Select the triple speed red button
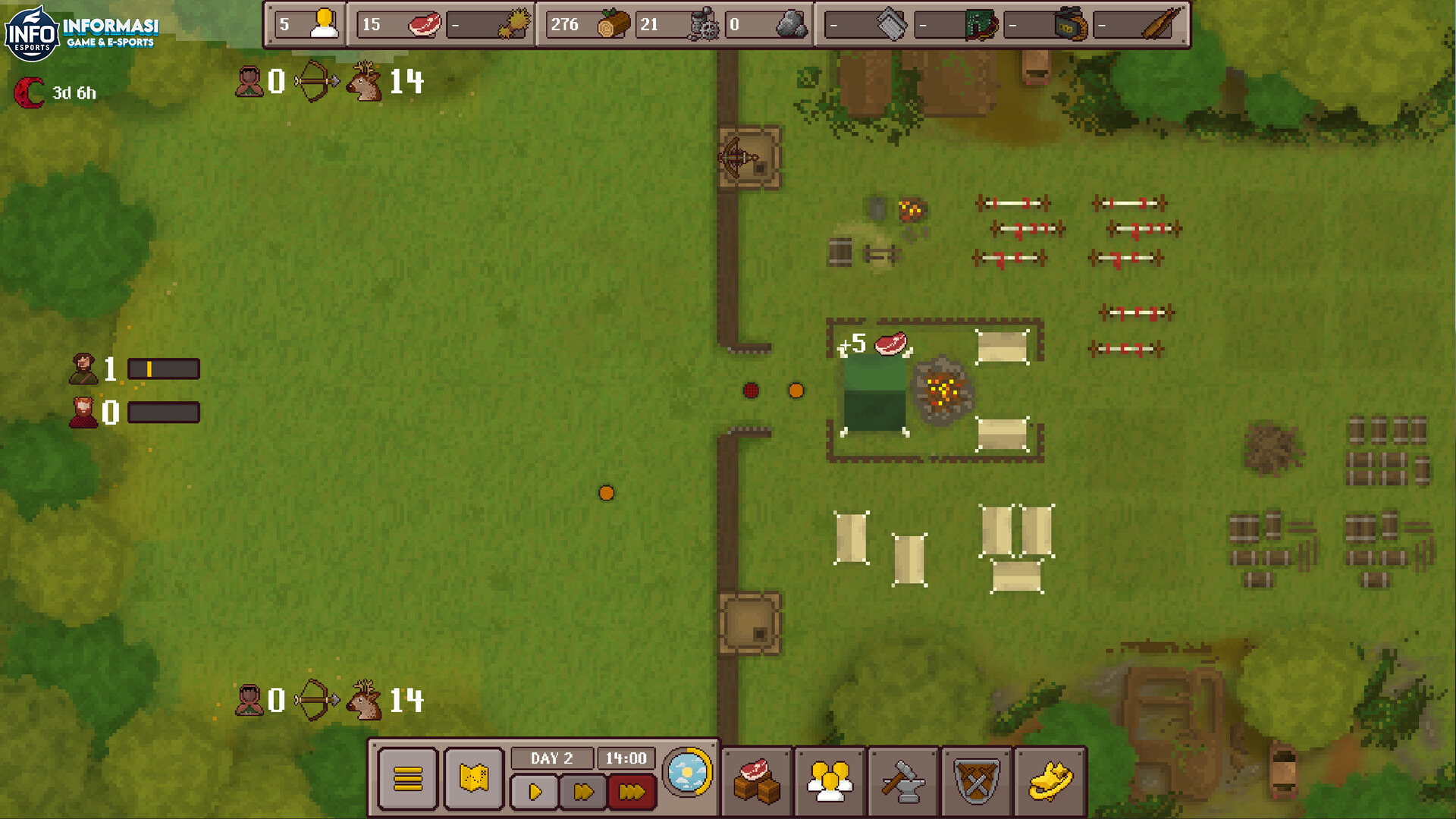Viewport: 1456px width, 819px height. 631,792
